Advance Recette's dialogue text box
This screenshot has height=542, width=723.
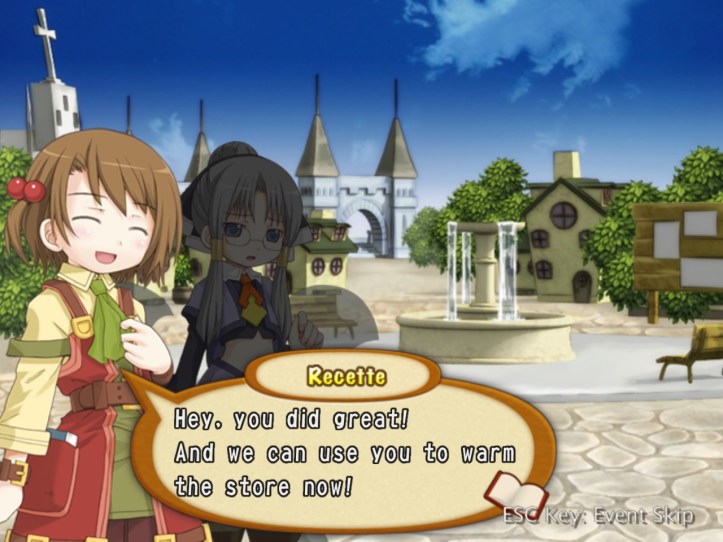coord(345,452)
